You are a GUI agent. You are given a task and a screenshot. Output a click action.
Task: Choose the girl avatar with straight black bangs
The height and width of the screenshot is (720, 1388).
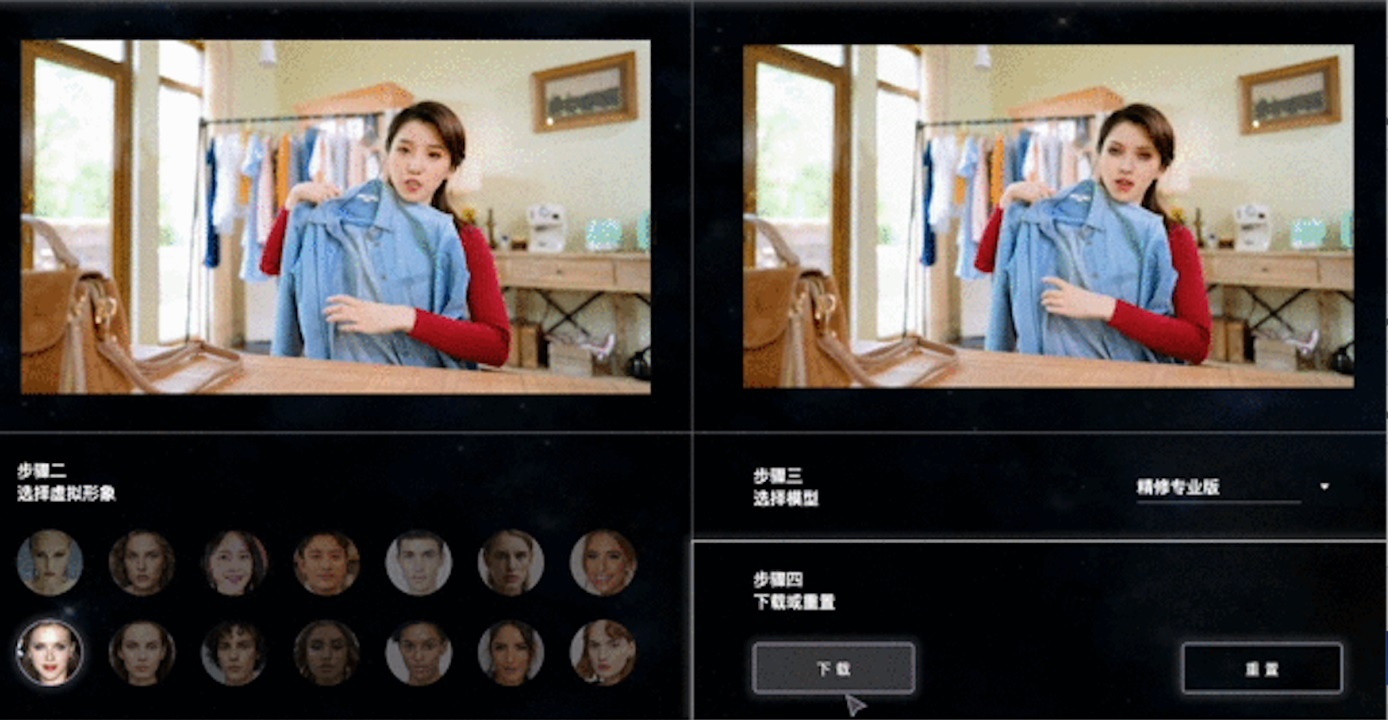coord(235,563)
